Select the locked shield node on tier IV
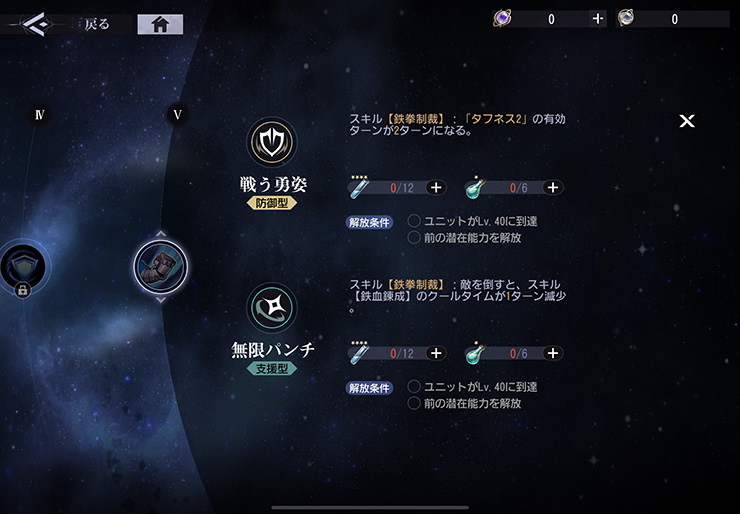 [x=20, y=268]
